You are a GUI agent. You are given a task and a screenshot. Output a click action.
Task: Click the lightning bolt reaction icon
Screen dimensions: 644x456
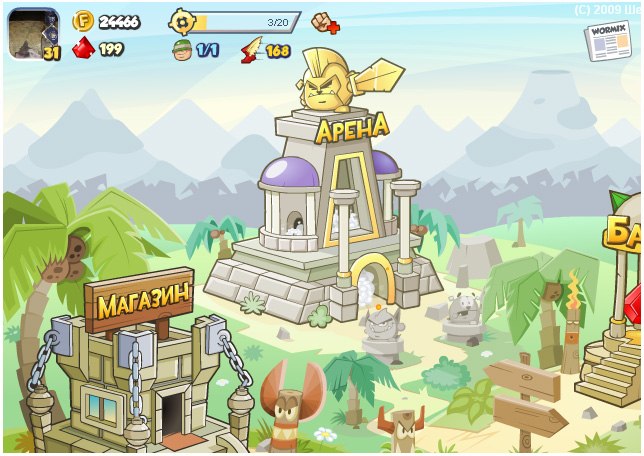click(251, 49)
